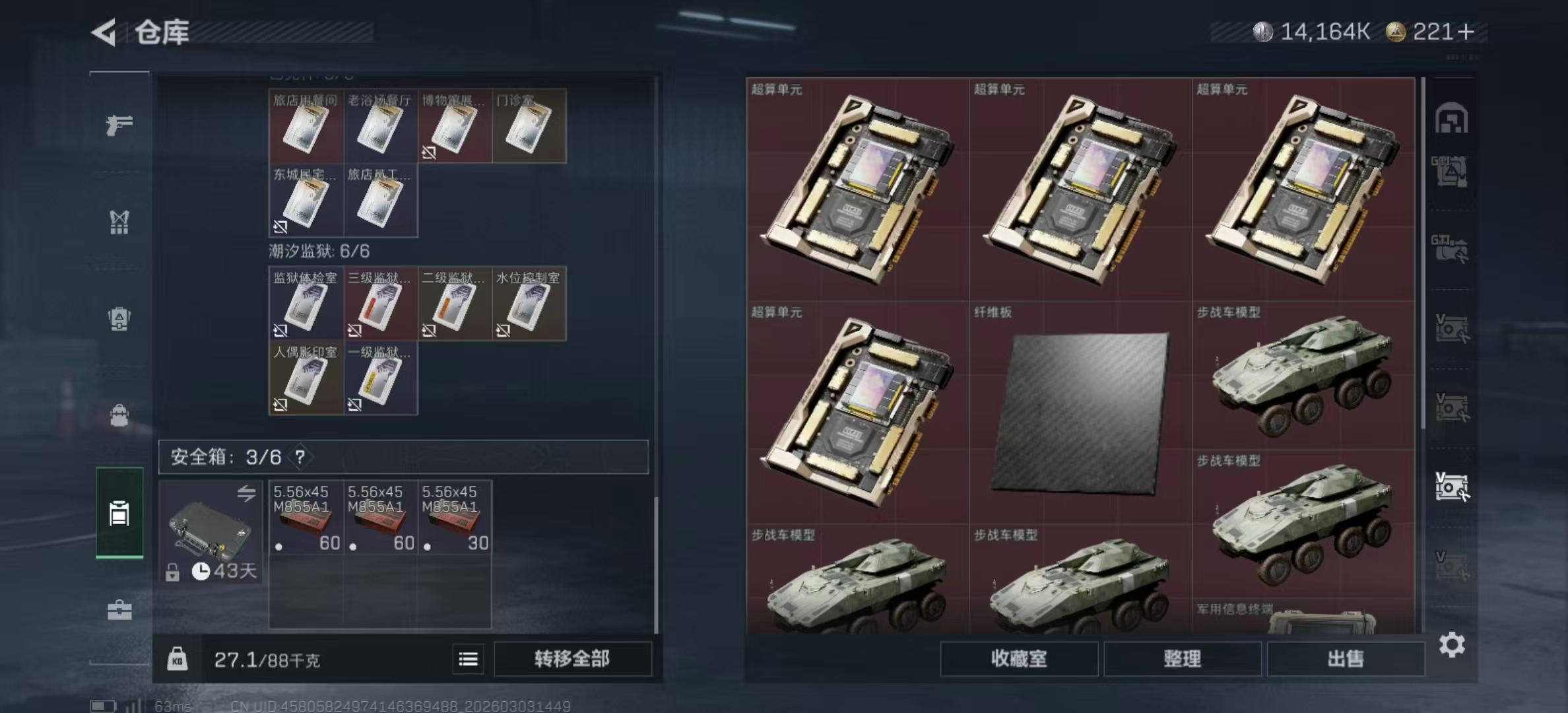Image resolution: width=1568 pixels, height=713 pixels.
Task: Click the lock icon on the safe box
Action: (172, 574)
